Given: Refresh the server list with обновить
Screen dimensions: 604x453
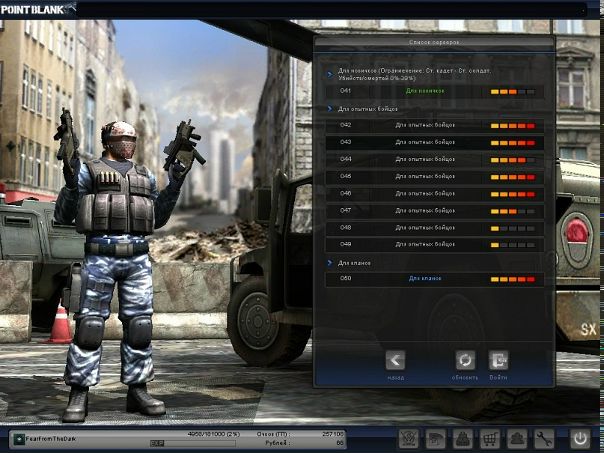Looking at the screenshot, I should [x=464, y=360].
